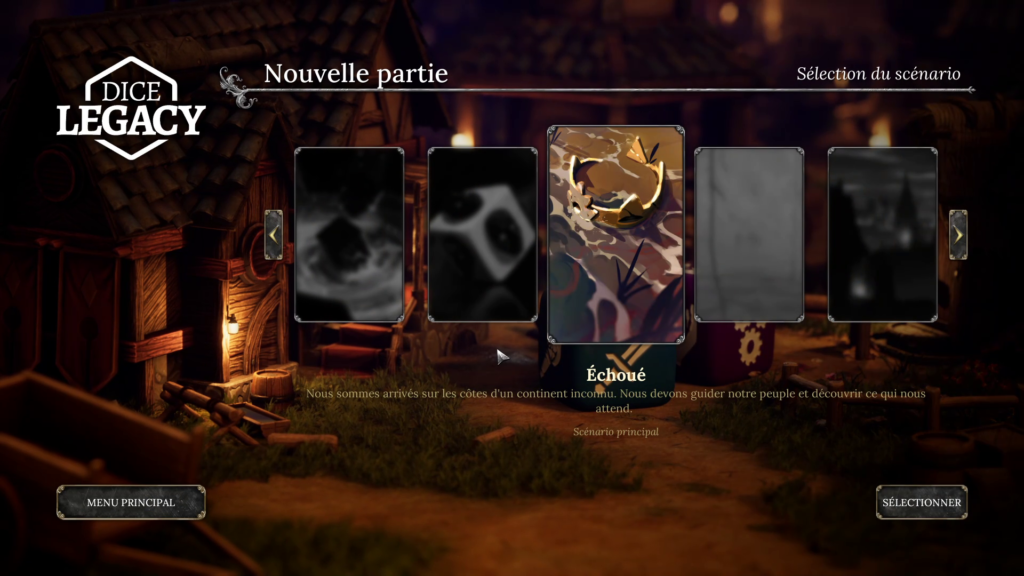Choose the greyed card with a dark die
Viewport: 1024px width, 576px height.
pyautogui.click(x=349, y=235)
